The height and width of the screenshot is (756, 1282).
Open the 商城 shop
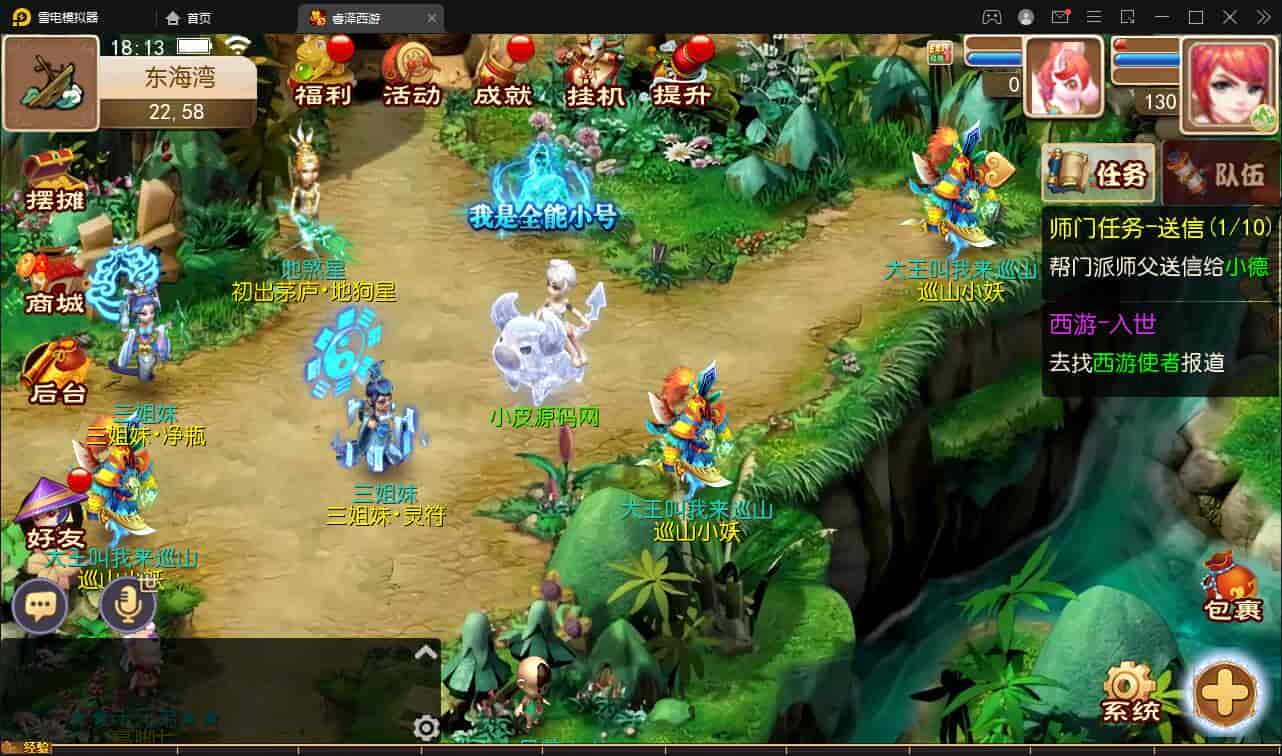(x=54, y=282)
